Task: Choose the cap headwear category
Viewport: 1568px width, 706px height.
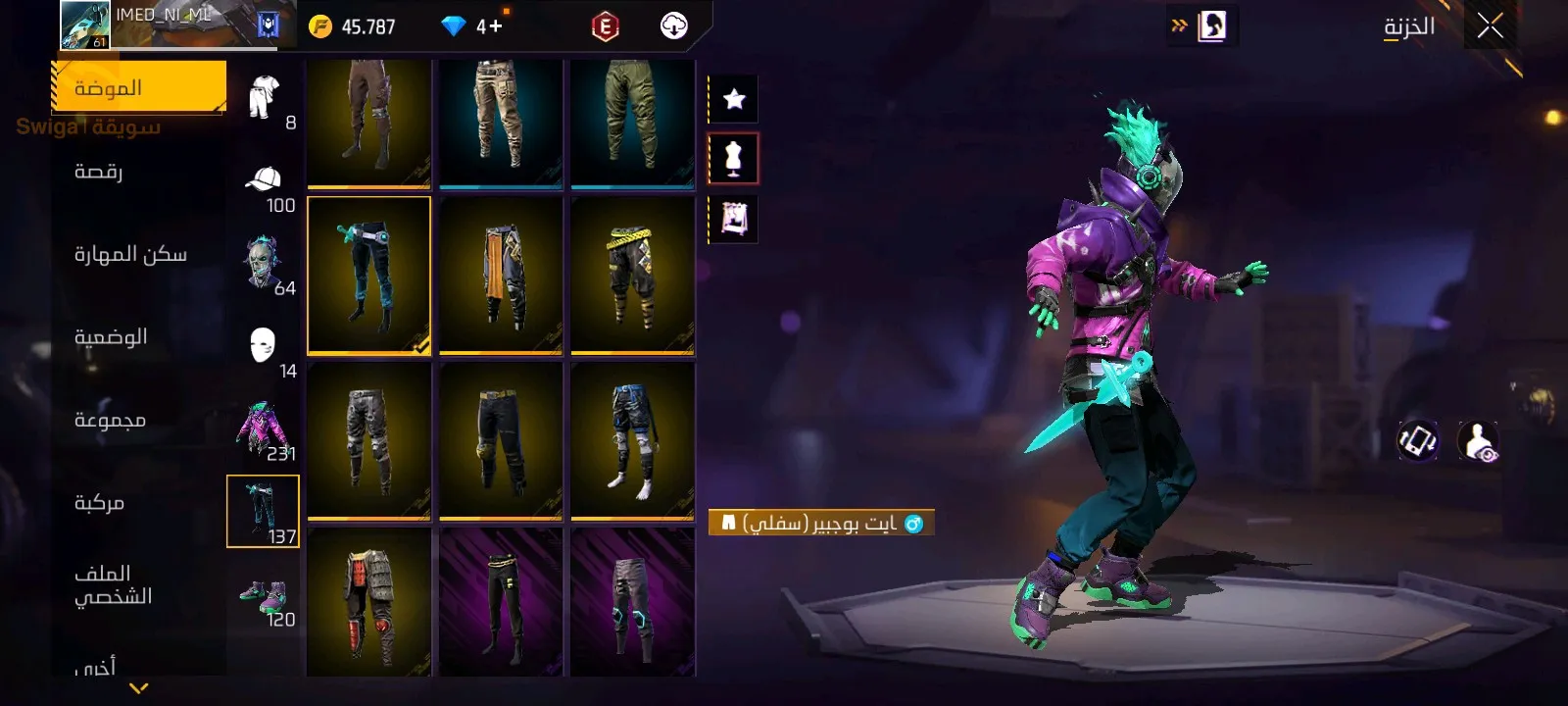Action: [x=264, y=182]
